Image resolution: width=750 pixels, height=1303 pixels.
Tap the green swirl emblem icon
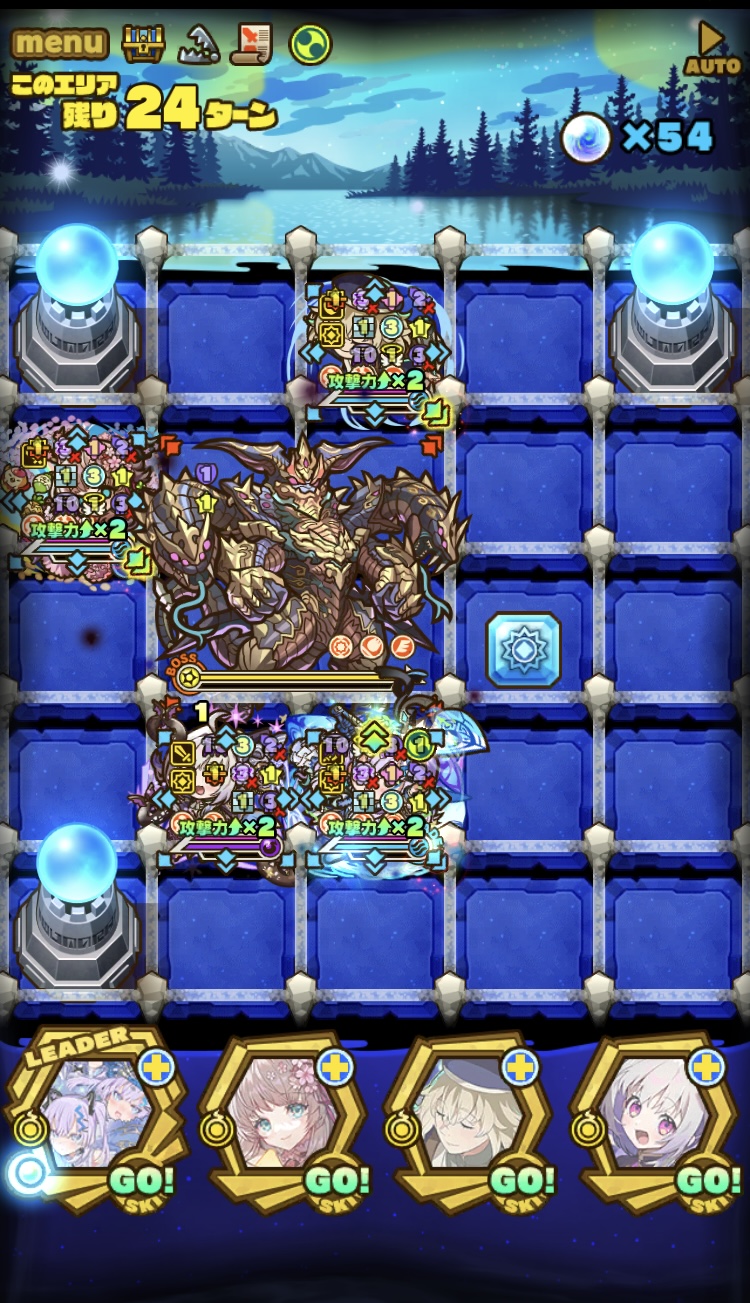point(310,43)
